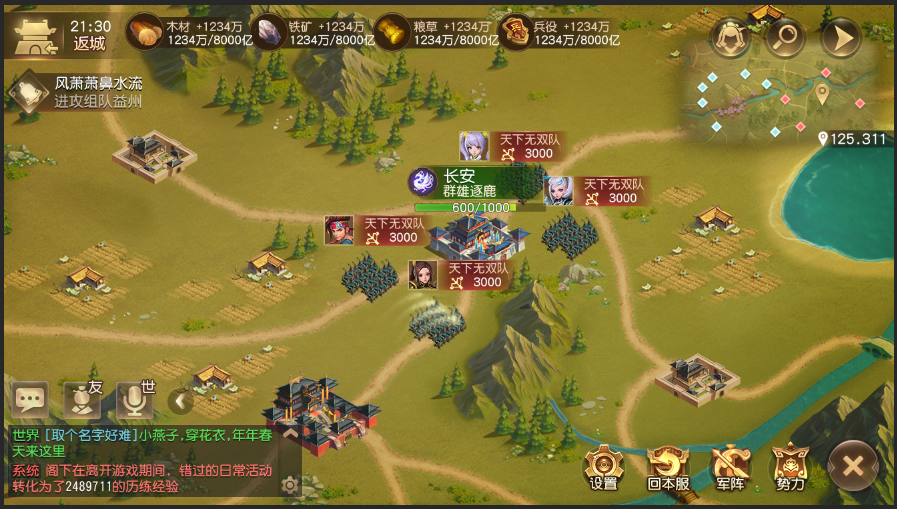
Task: Close the bottom menu with X button
Action: click(x=853, y=465)
